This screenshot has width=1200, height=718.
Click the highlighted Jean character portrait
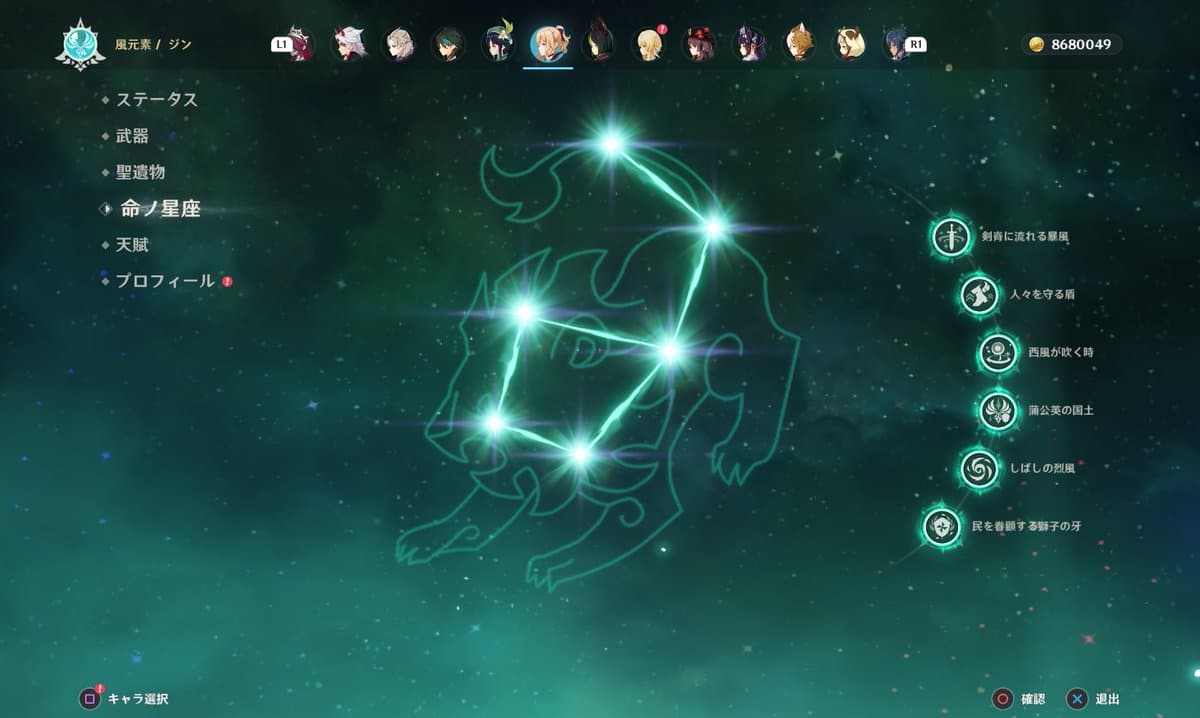pyautogui.click(x=548, y=44)
